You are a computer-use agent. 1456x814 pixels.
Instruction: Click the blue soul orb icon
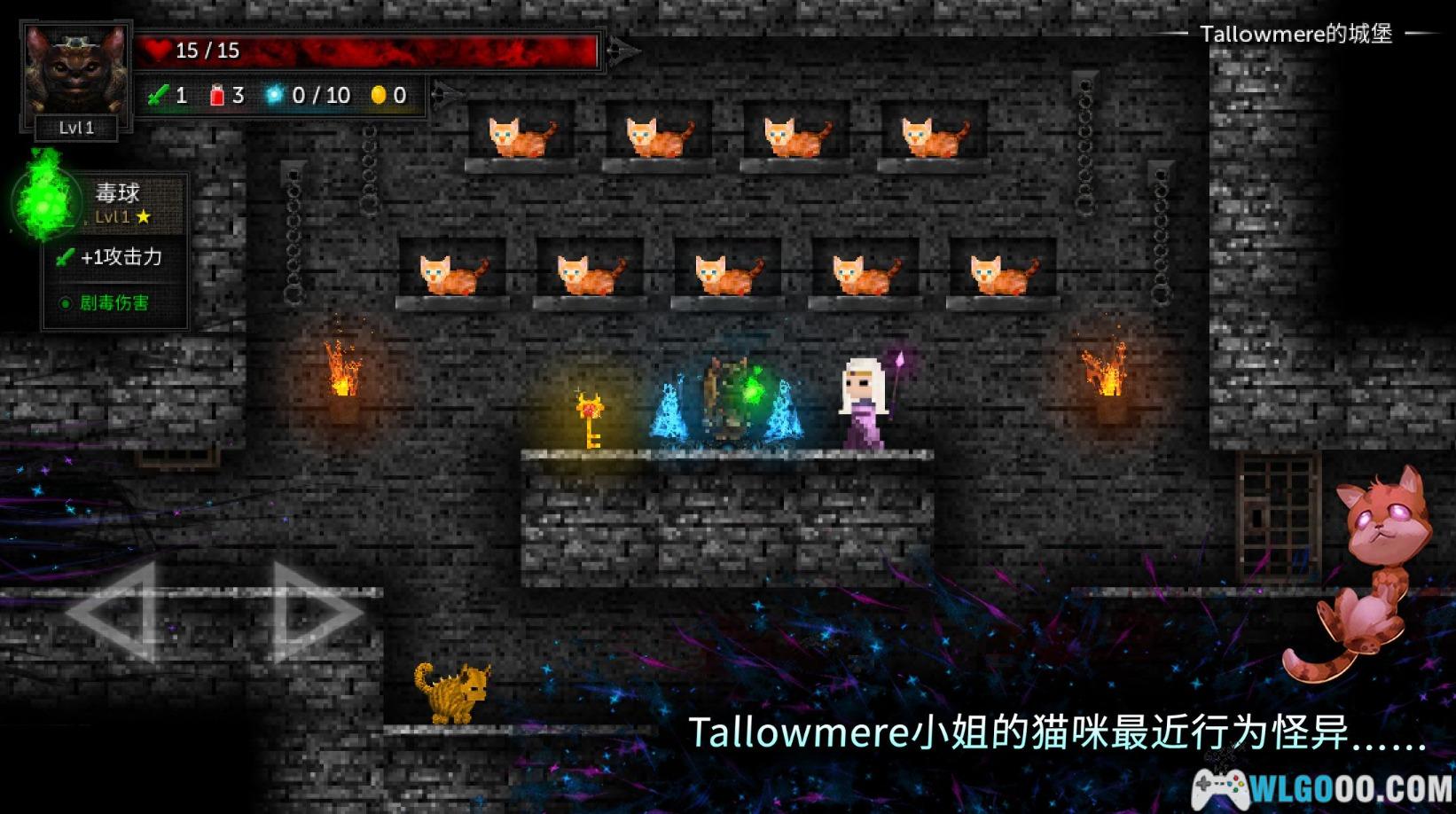click(x=276, y=92)
